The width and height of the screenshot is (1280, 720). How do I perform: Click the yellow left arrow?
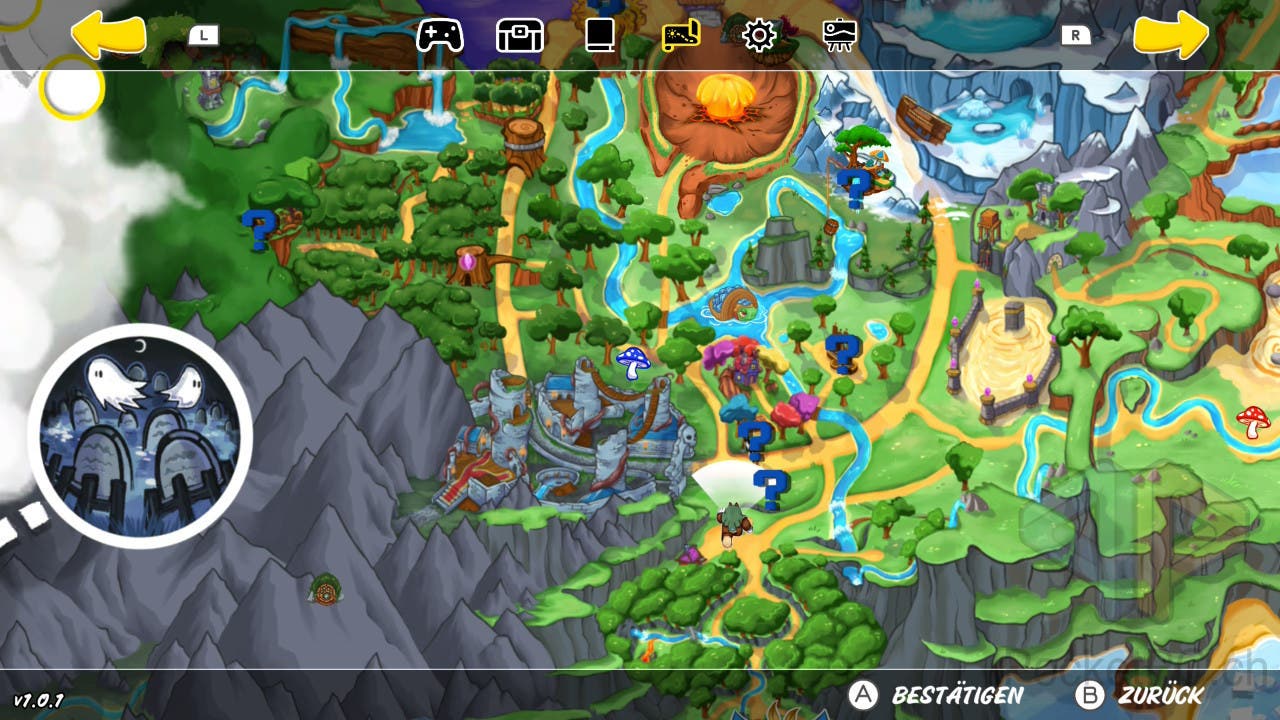[x=108, y=36]
